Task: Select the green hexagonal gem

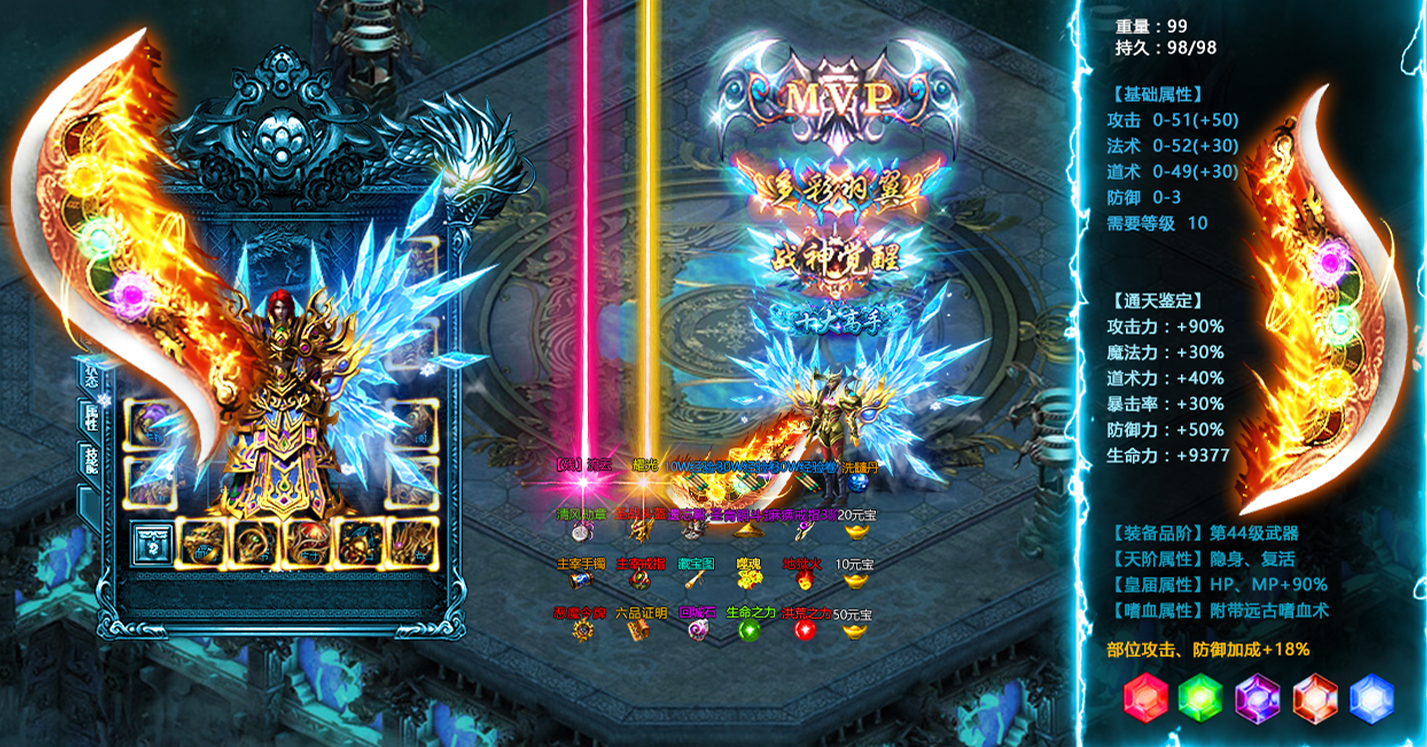Action: [x=1201, y=698]
